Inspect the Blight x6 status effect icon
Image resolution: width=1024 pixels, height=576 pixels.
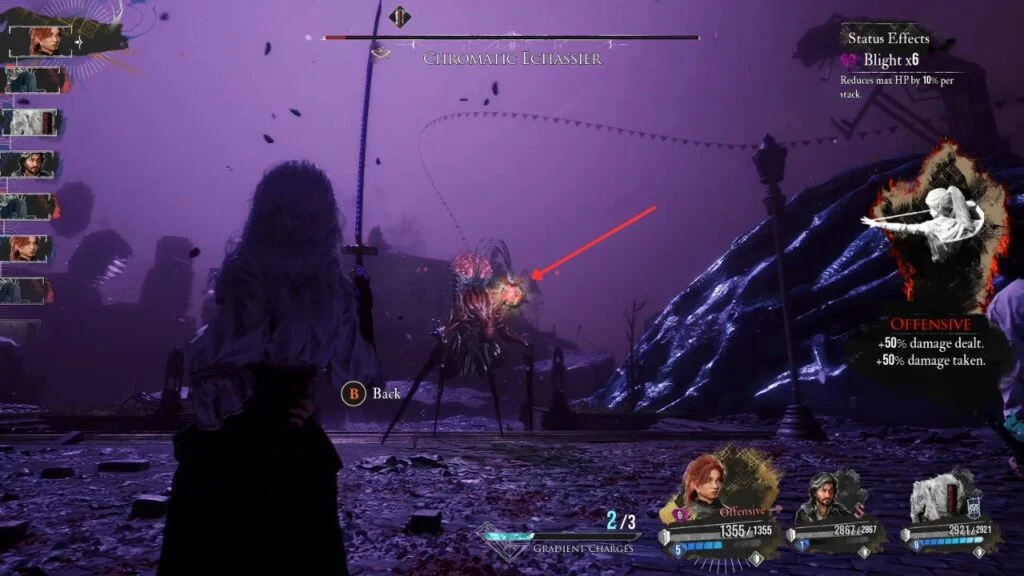[850, 61]
